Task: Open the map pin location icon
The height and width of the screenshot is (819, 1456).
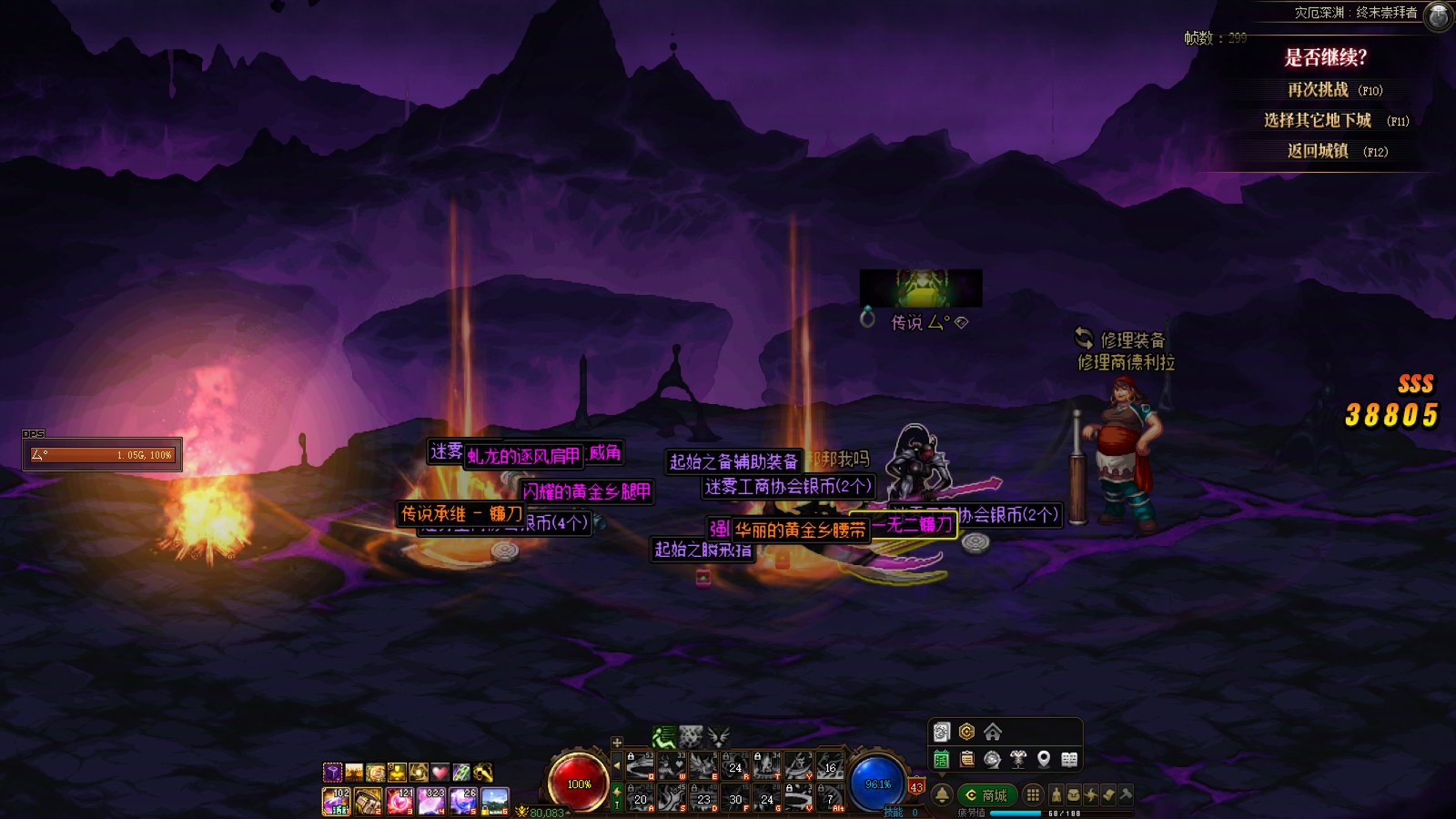Action: click(x=1044, y=759)
